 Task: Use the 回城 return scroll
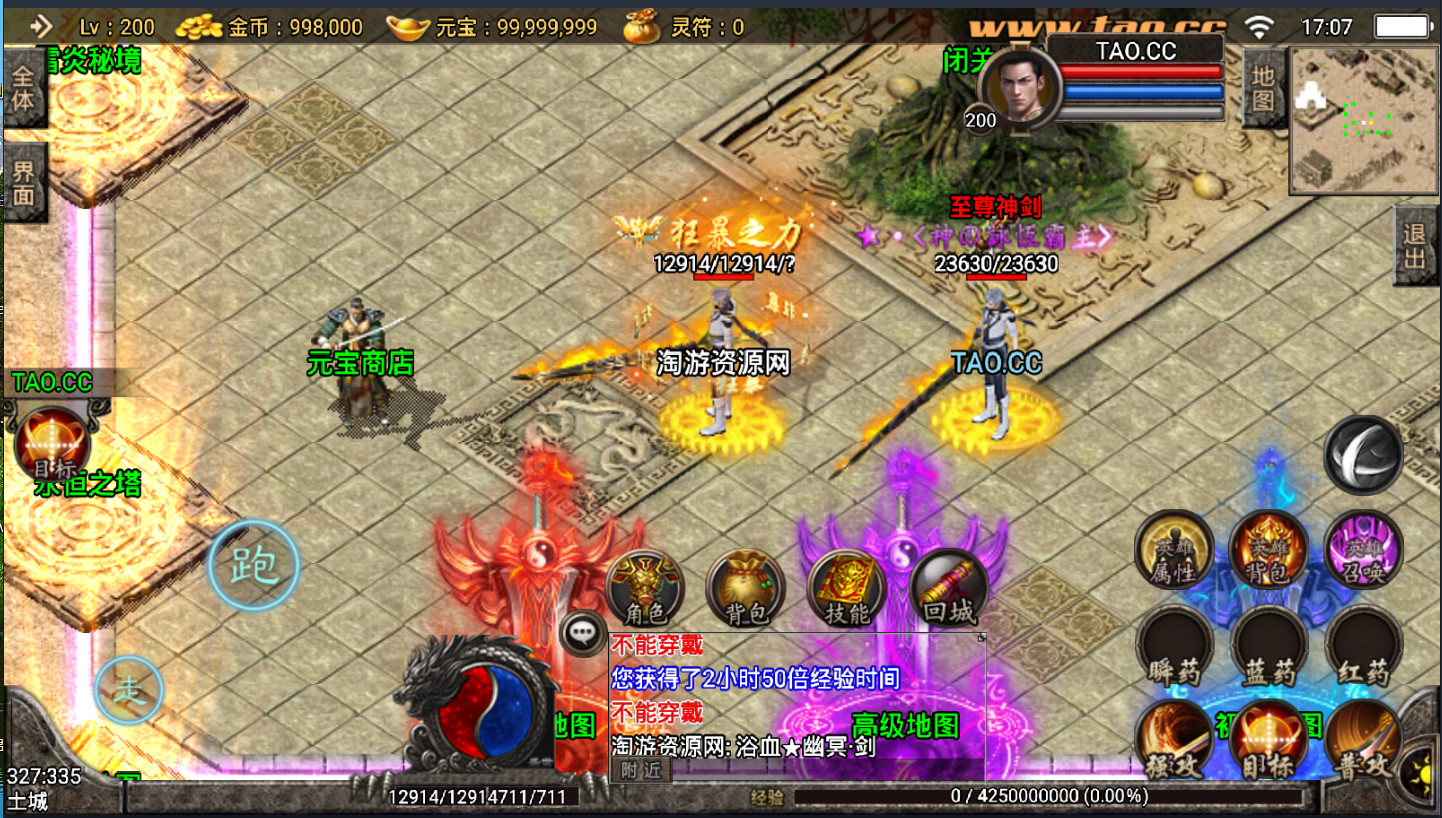click(948, 586)
